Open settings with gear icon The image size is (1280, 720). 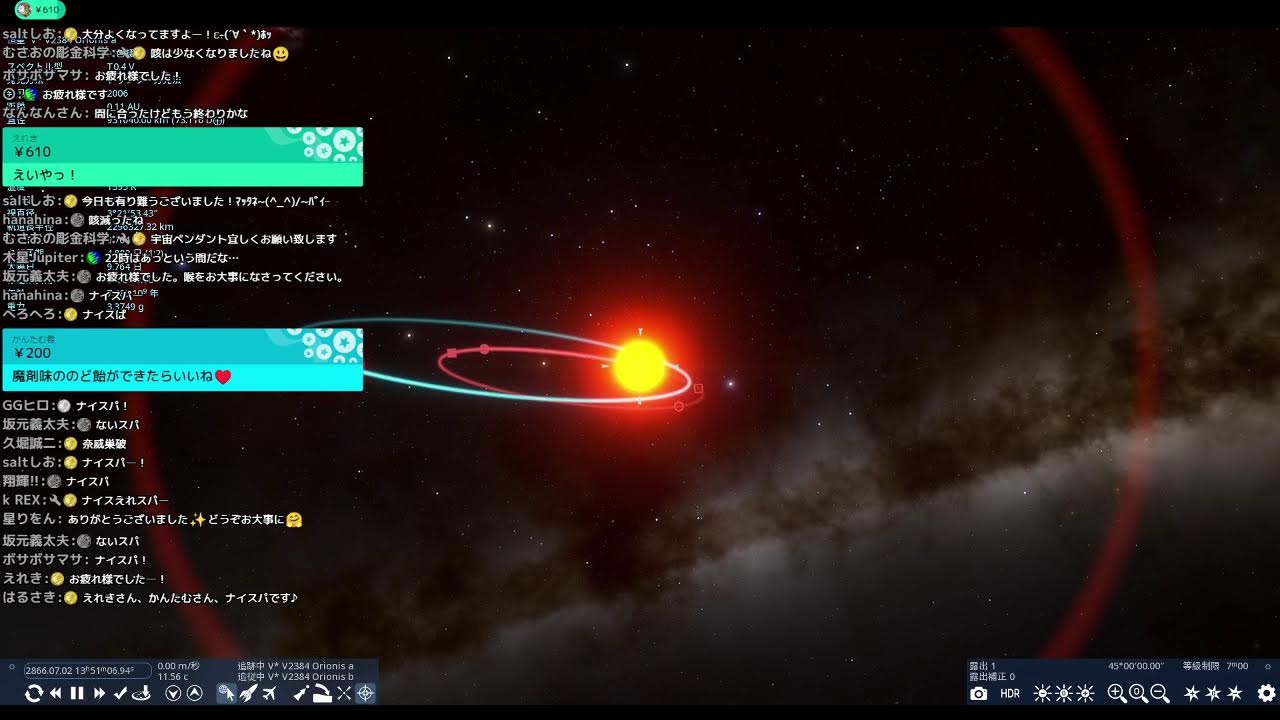click(x=1265, y=693)
